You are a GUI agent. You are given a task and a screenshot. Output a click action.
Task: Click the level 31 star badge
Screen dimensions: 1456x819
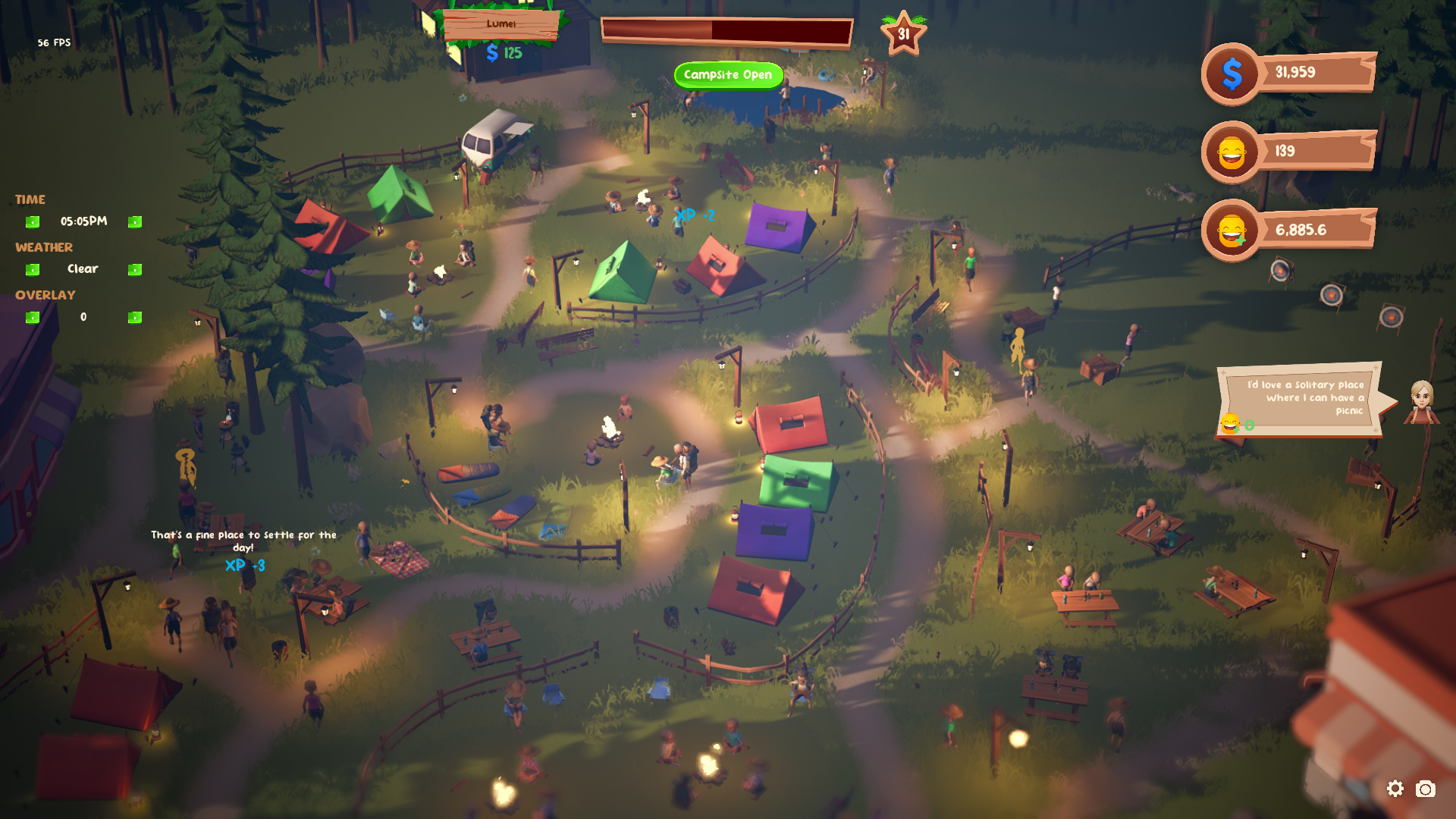[903, 33]
